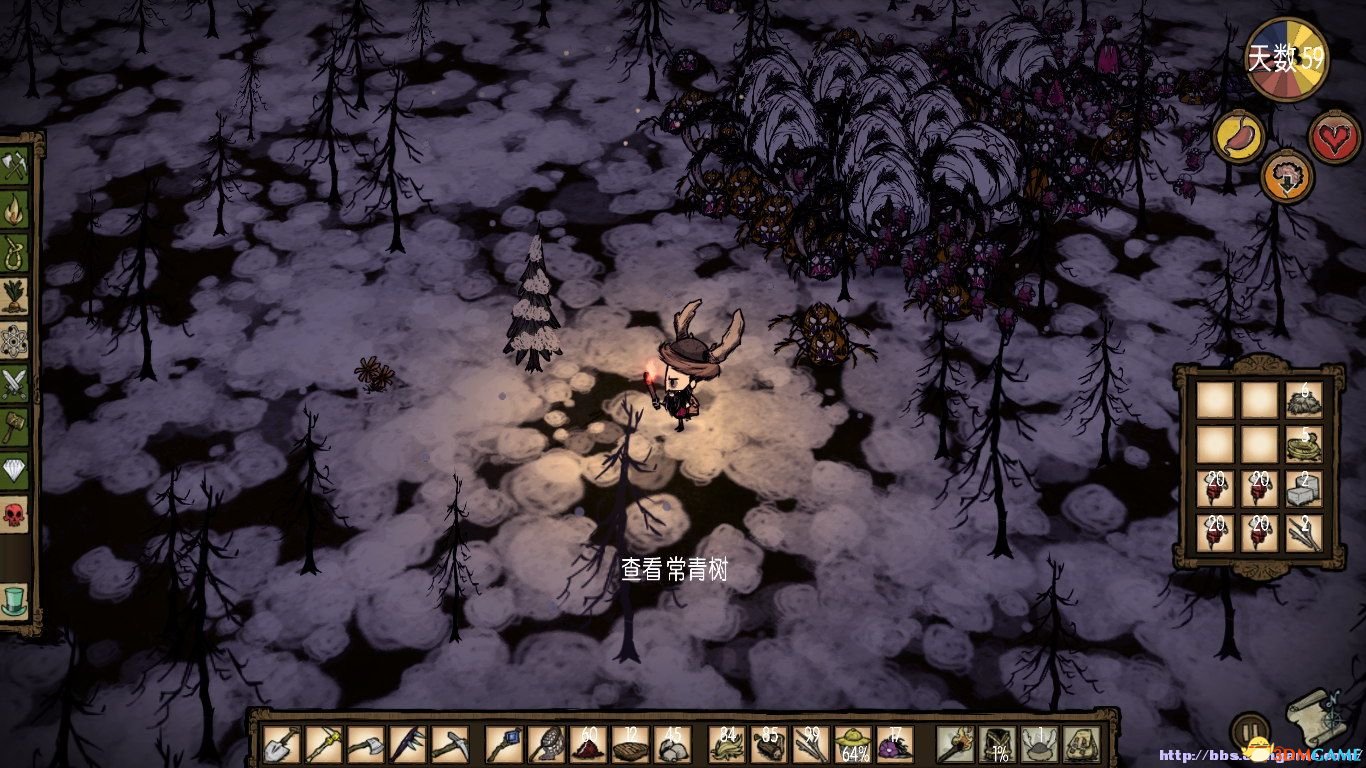Viewport: 1366px width, 768px height.
Task: Open the Fire crafting tab
Action: click(15, 211)
